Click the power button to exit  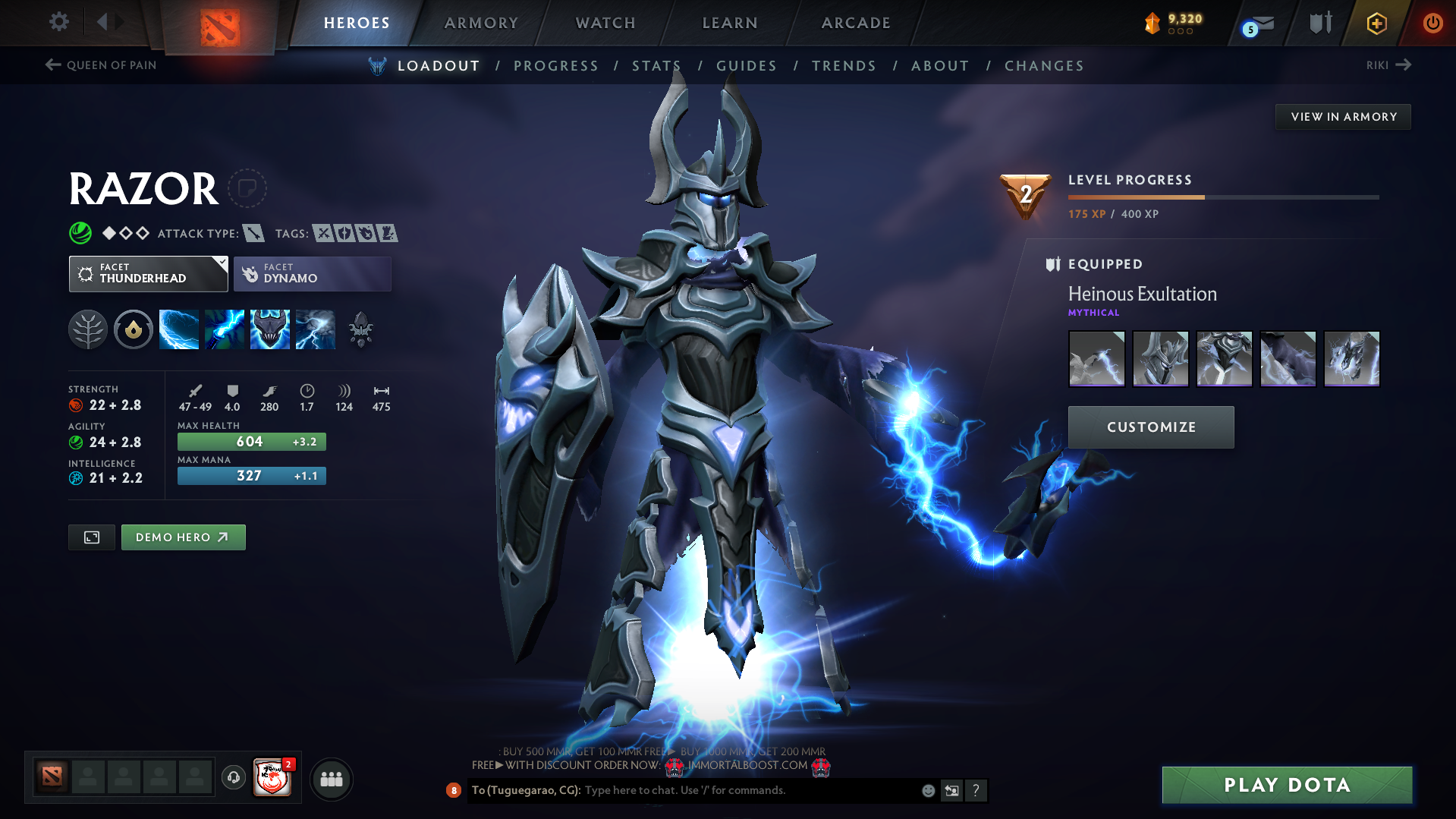pos(1432,23)
